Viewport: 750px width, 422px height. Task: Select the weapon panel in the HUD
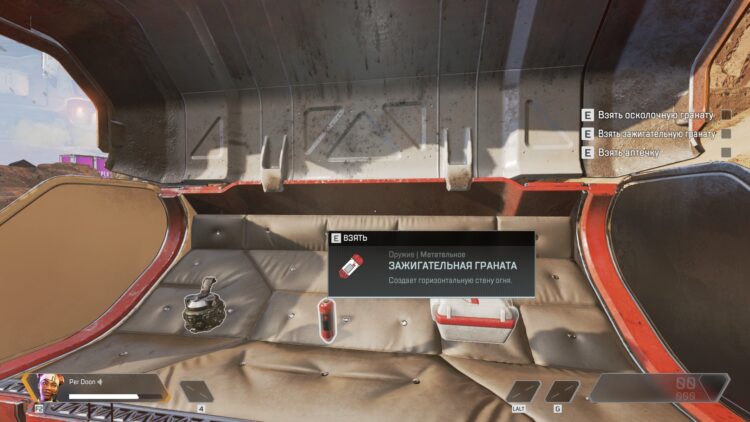[x=658, y=387]
